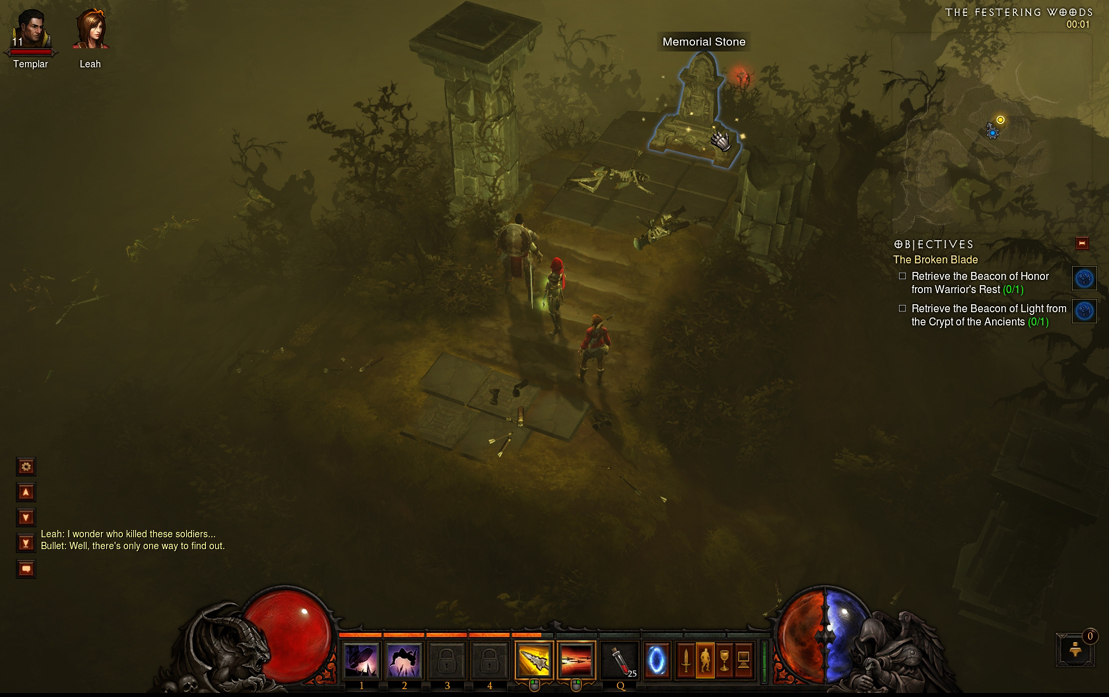Open the chat speech bubble button

pyautogui.click(x=26, y=569)
